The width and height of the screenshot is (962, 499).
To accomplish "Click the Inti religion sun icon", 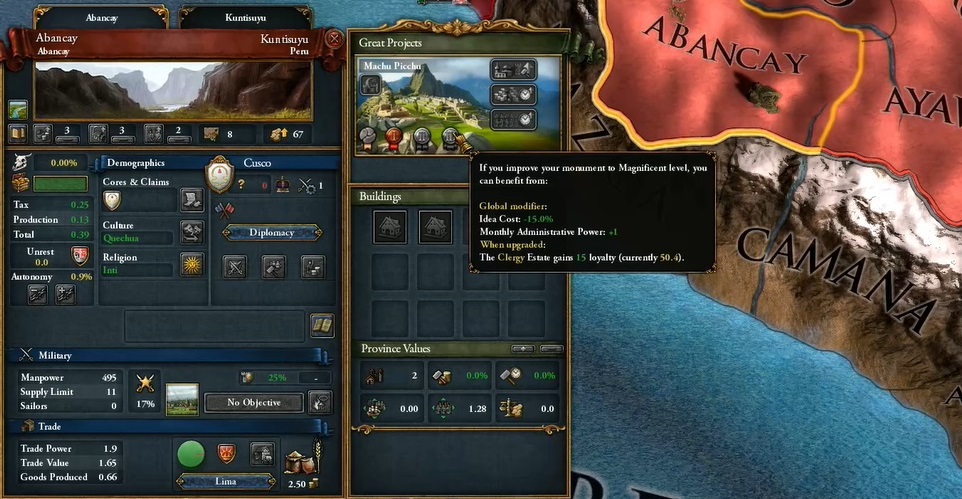I will click(x=191, y=264).
